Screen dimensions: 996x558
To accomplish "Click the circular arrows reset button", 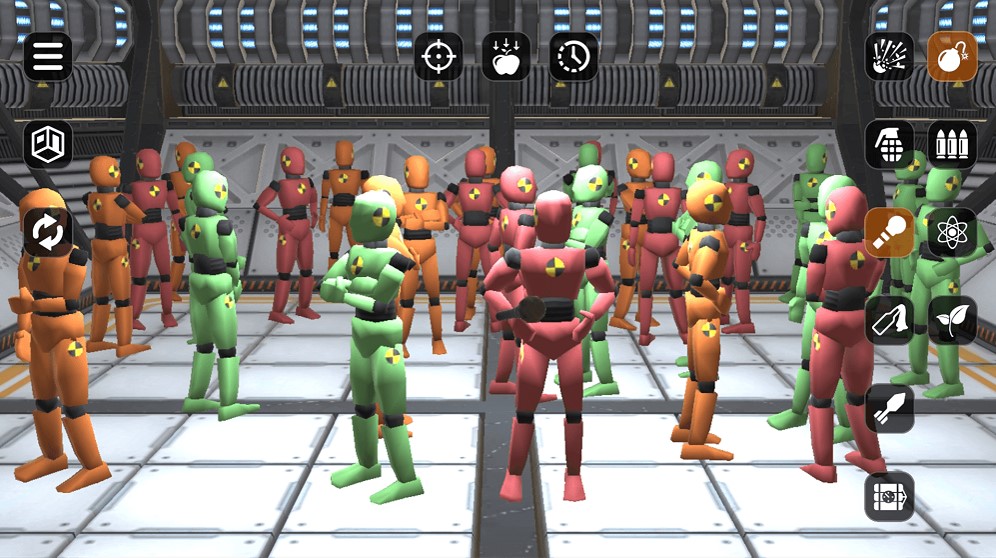I will coord(47,233).
